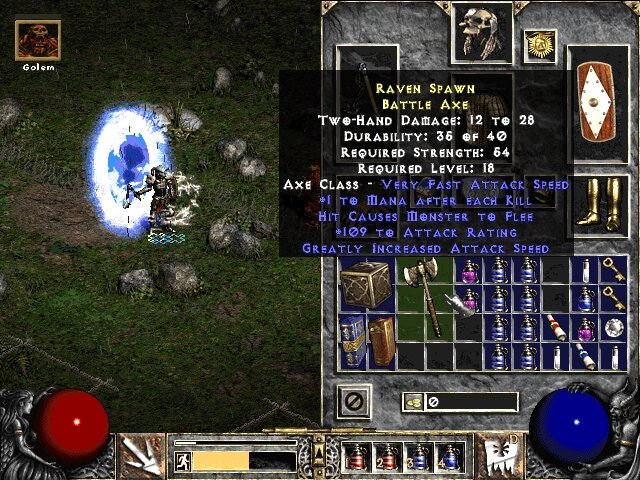Click the Horadric Cube in inventory
640x480 pixels.
366,283
